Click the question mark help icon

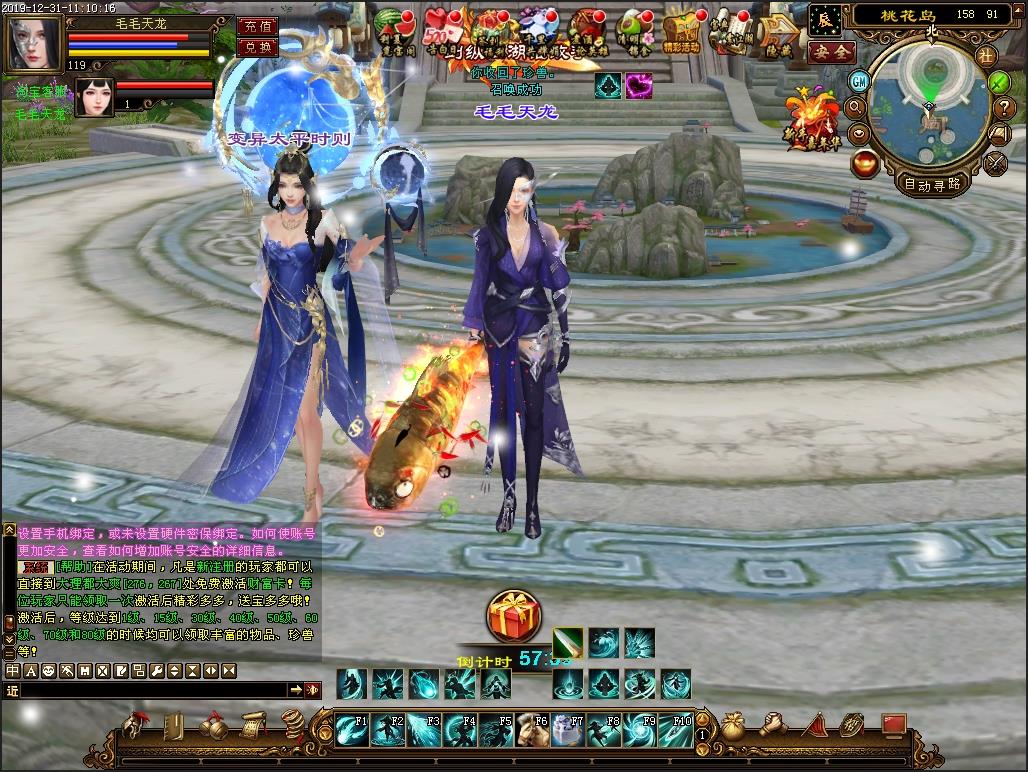[1001, 108]
